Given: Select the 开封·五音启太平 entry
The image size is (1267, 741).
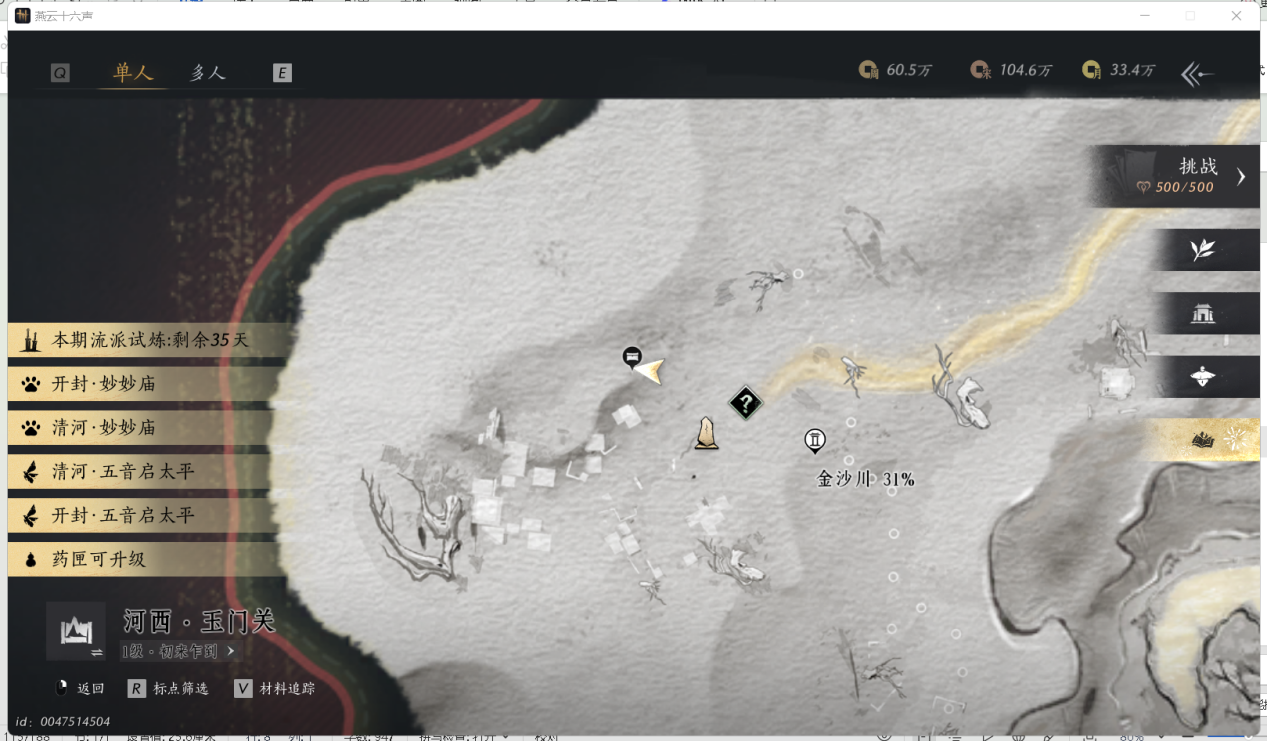Looking at the screenshot, I should coord(140,516).
